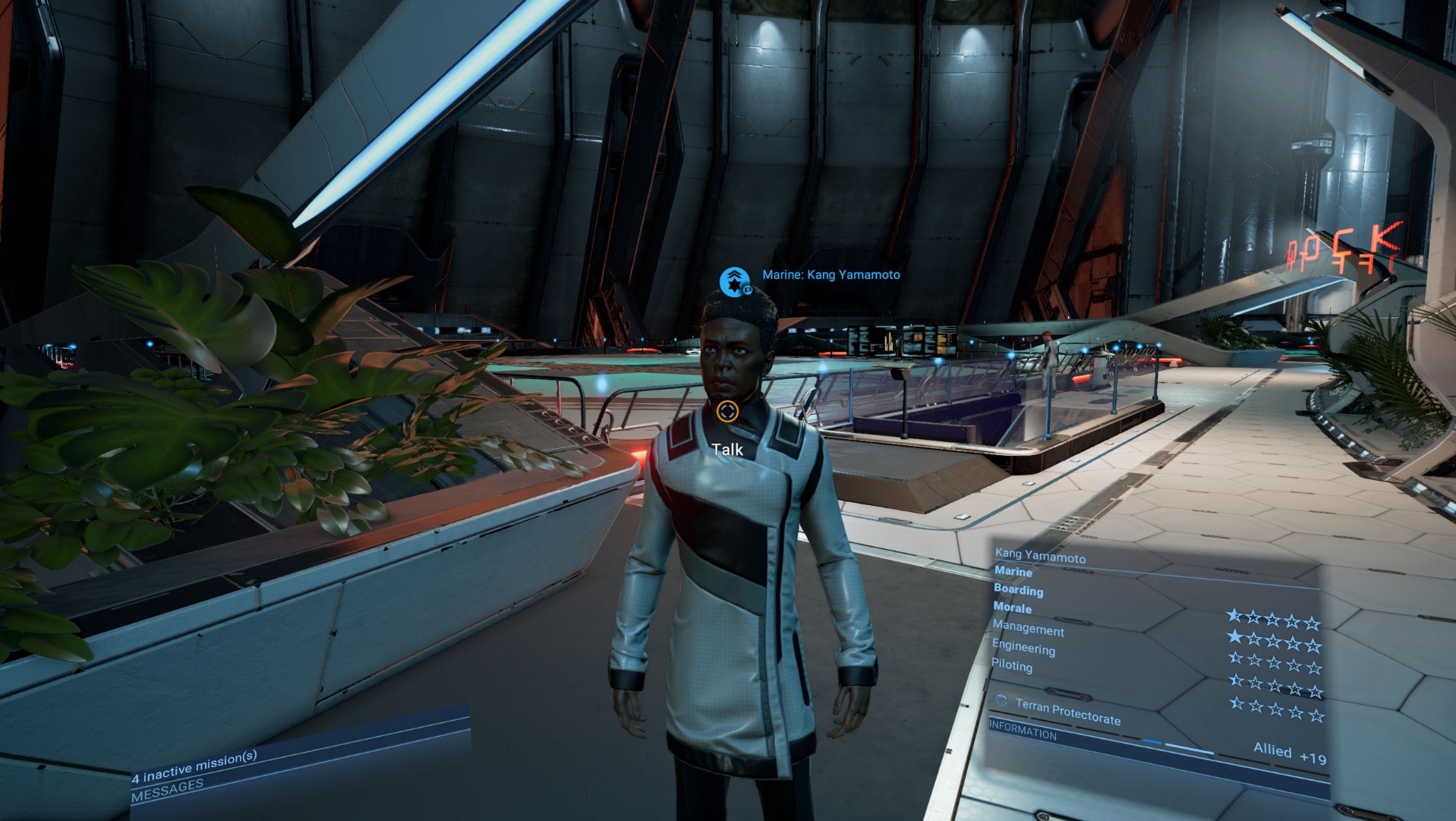
Task: Select the blue marine rank icon
Action: pos(734,282)
